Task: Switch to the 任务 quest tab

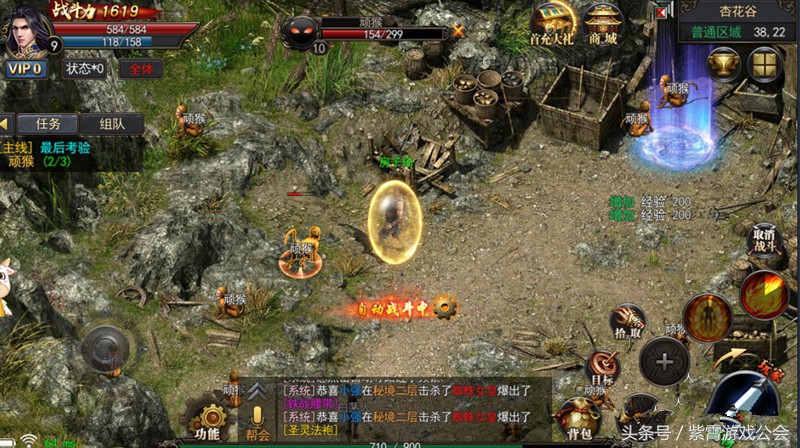Action: (x=48, y=124)
